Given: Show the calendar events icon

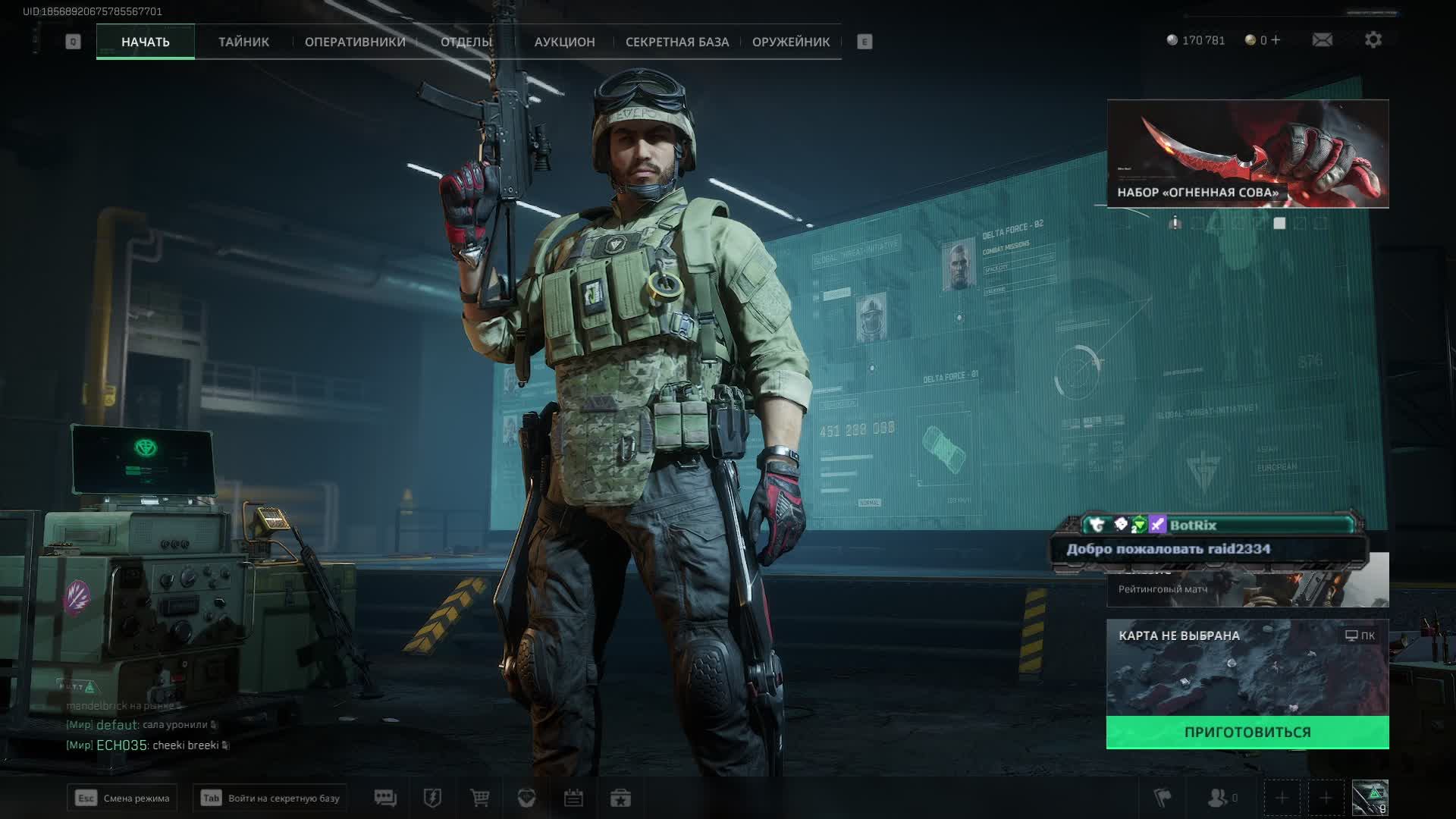Looking at the screenshot, I should click(573, 798).
